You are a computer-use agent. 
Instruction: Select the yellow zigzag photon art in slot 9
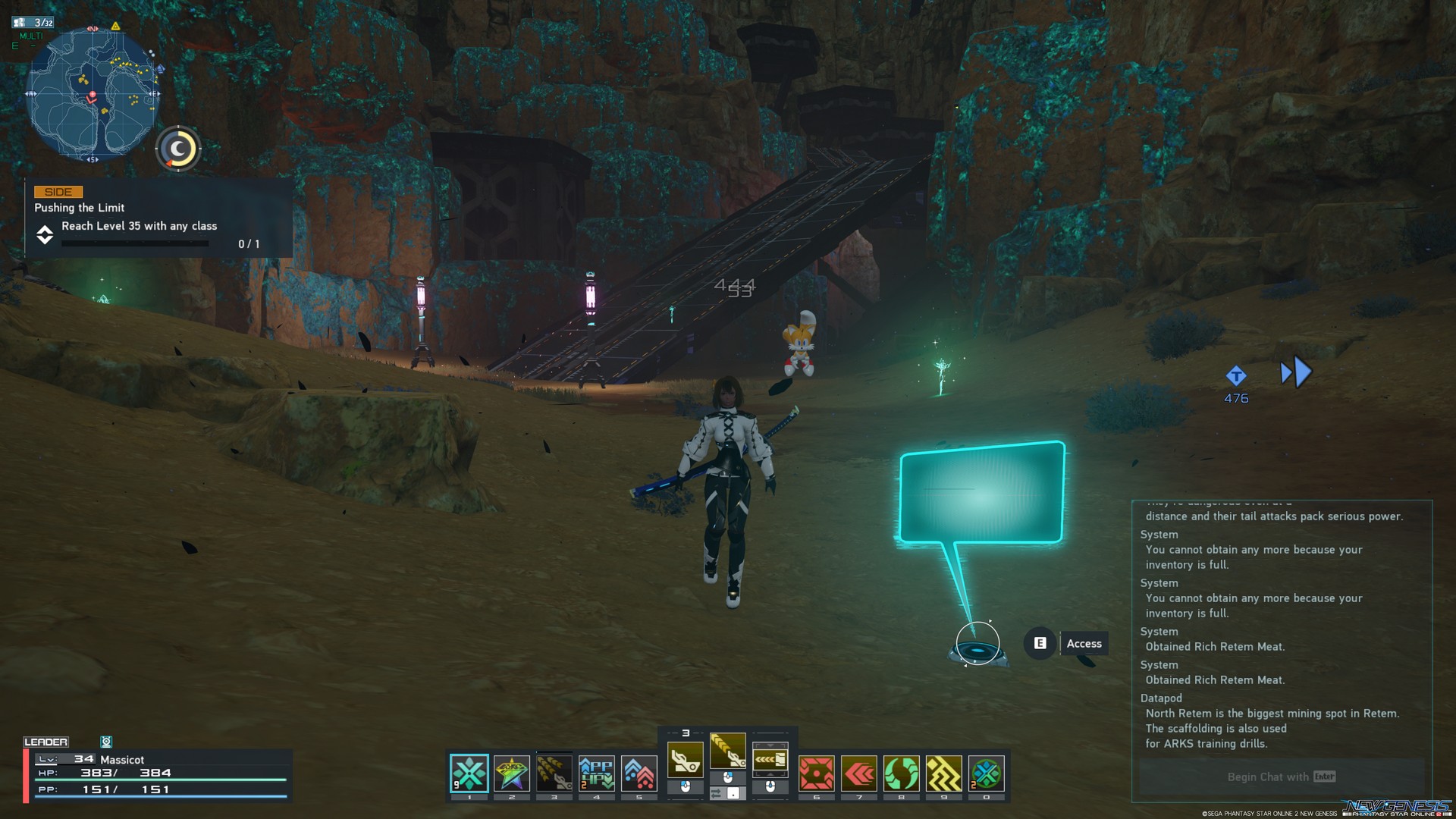[x=943, y=774]
